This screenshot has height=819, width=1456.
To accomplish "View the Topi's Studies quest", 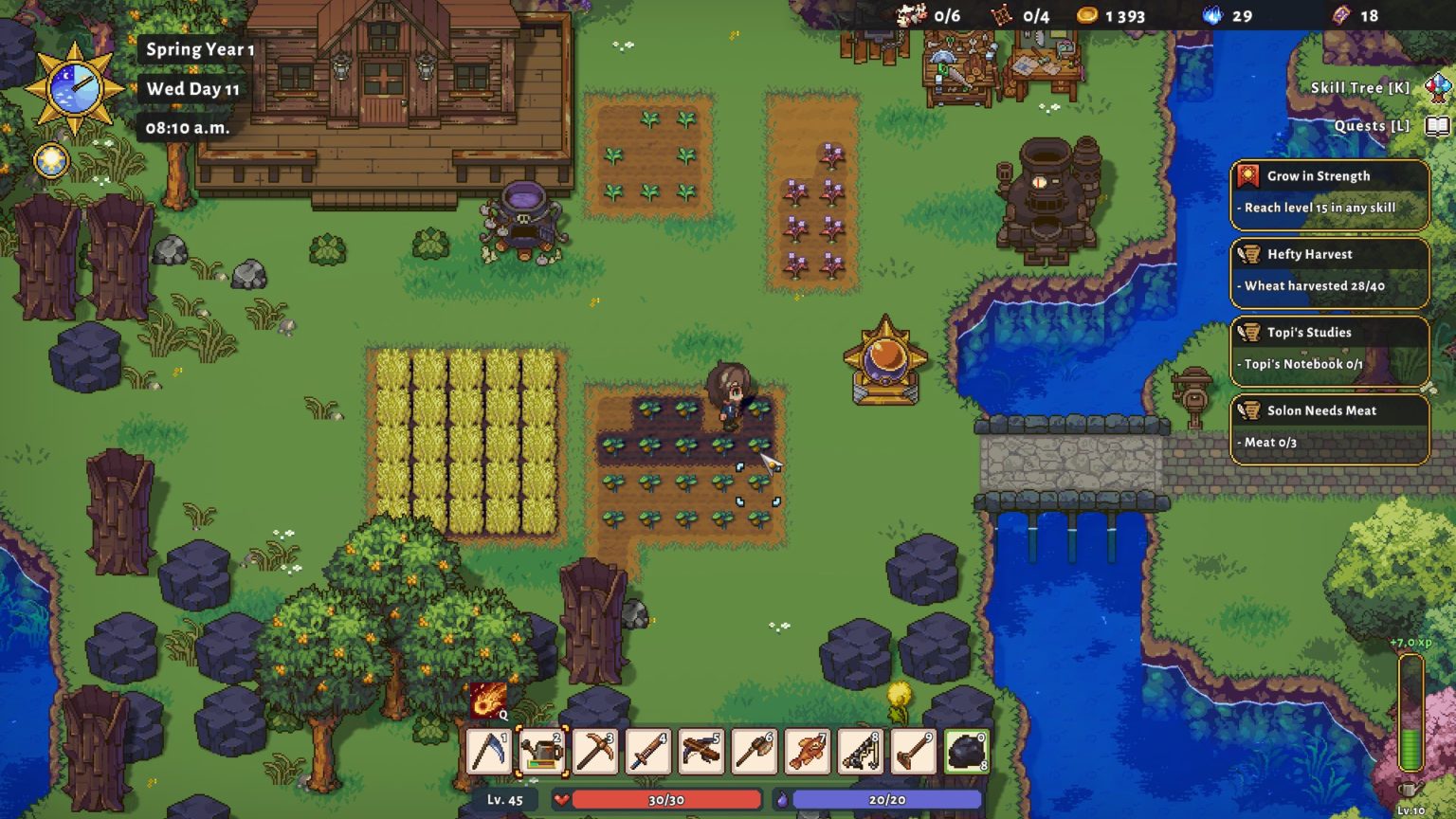I will [1329, 349].
